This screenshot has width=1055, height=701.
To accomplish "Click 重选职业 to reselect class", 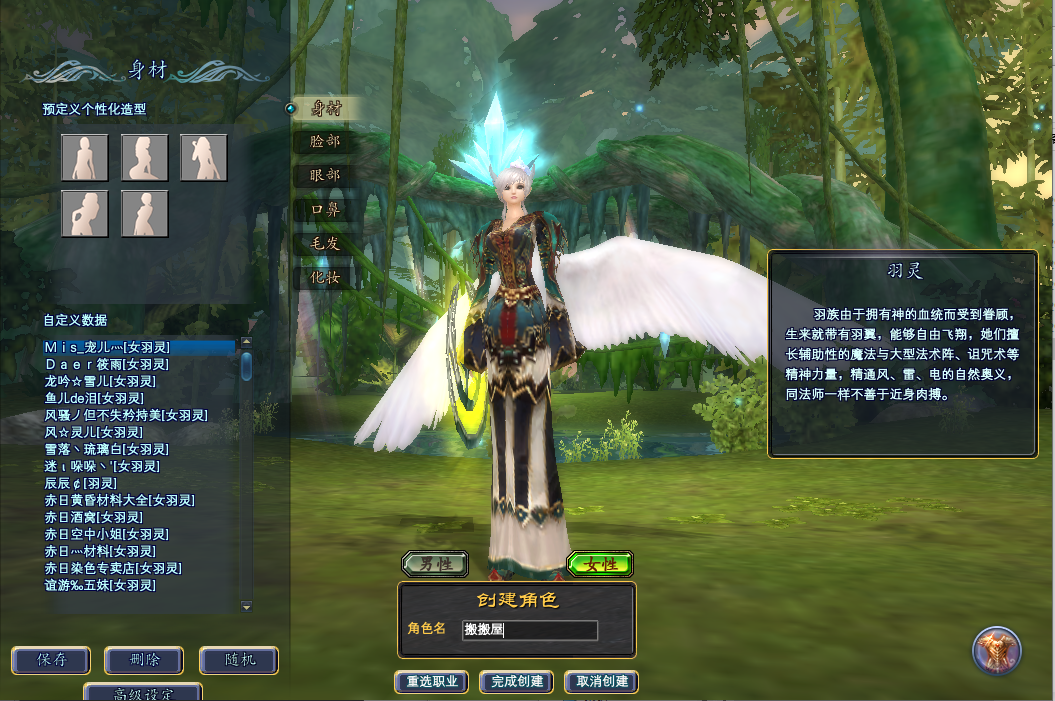I will click(432, 682).
